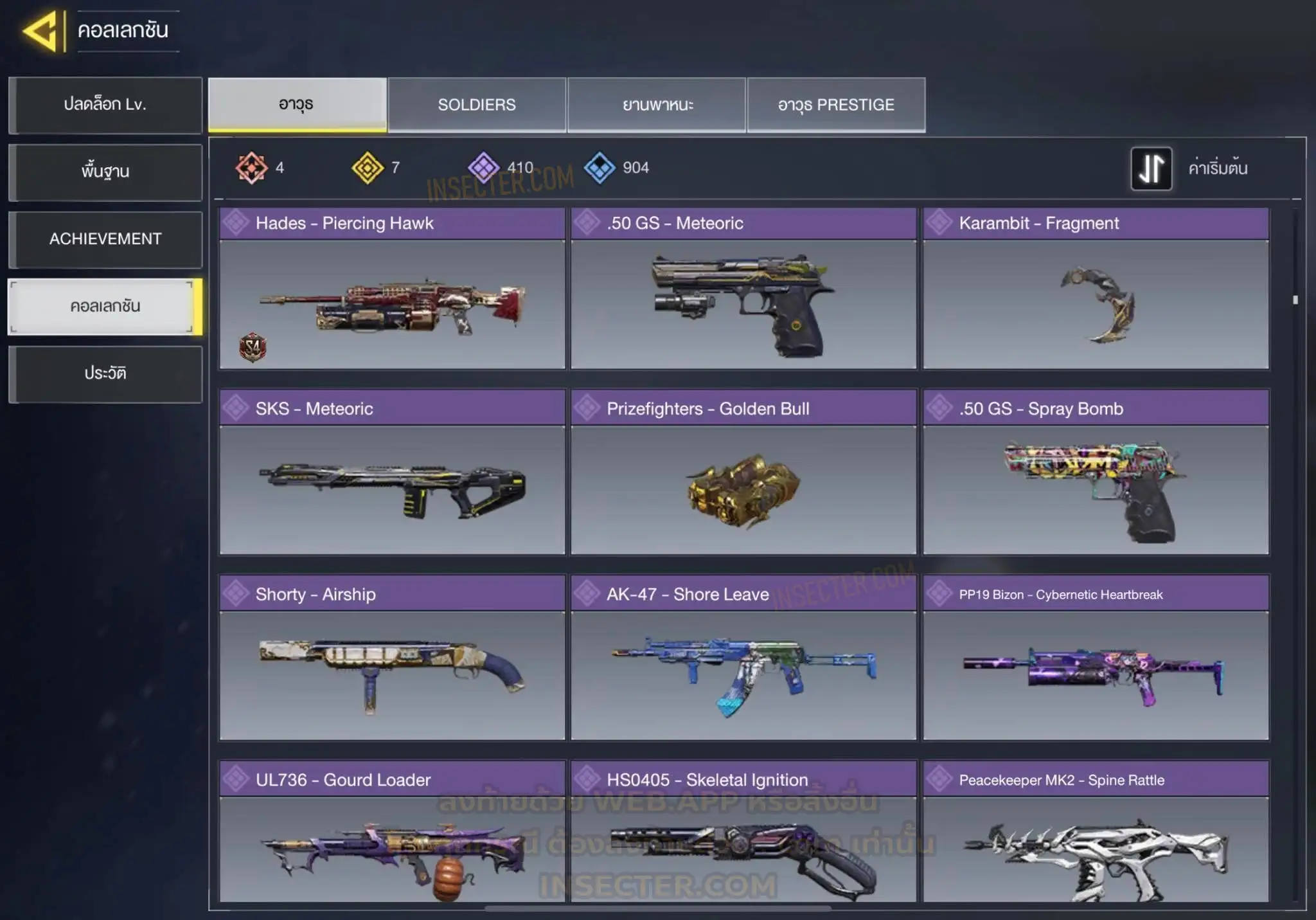Select the .50 GS - Spray Bomb card
This screenshot has height=920, width=1316.
[1096, 473]
